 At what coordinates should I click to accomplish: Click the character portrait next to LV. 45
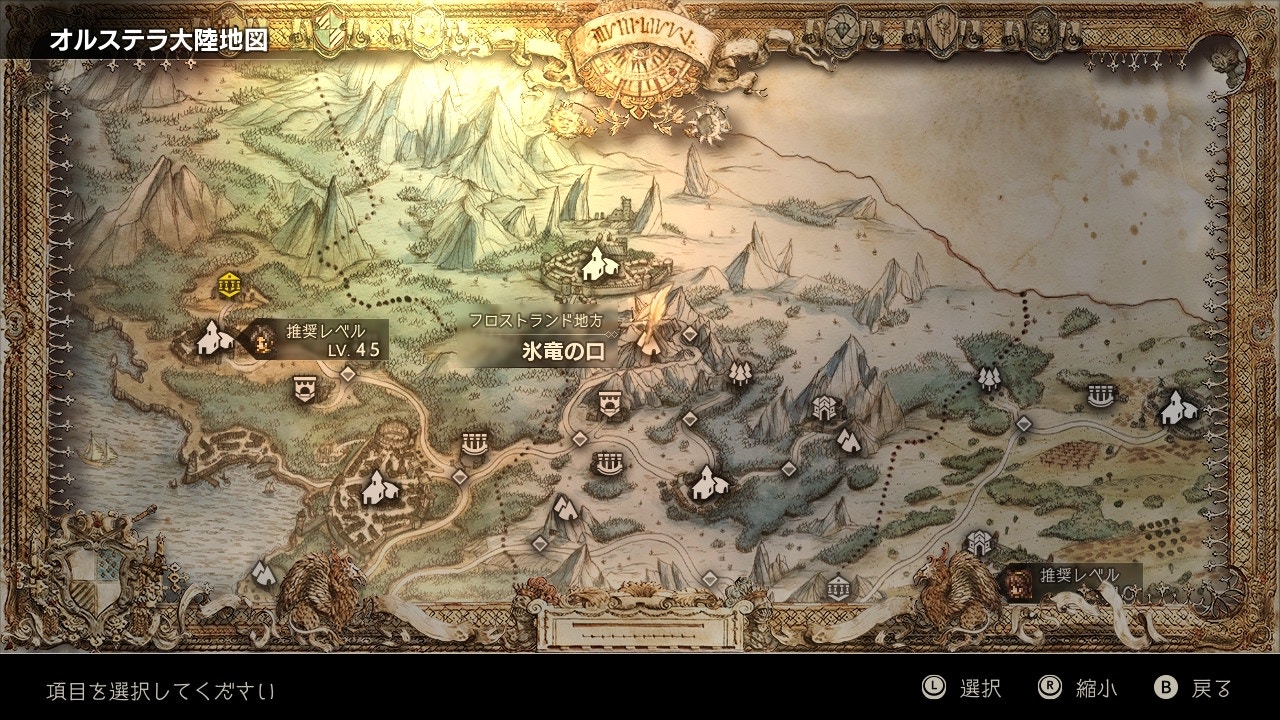[x=263, y=340]
